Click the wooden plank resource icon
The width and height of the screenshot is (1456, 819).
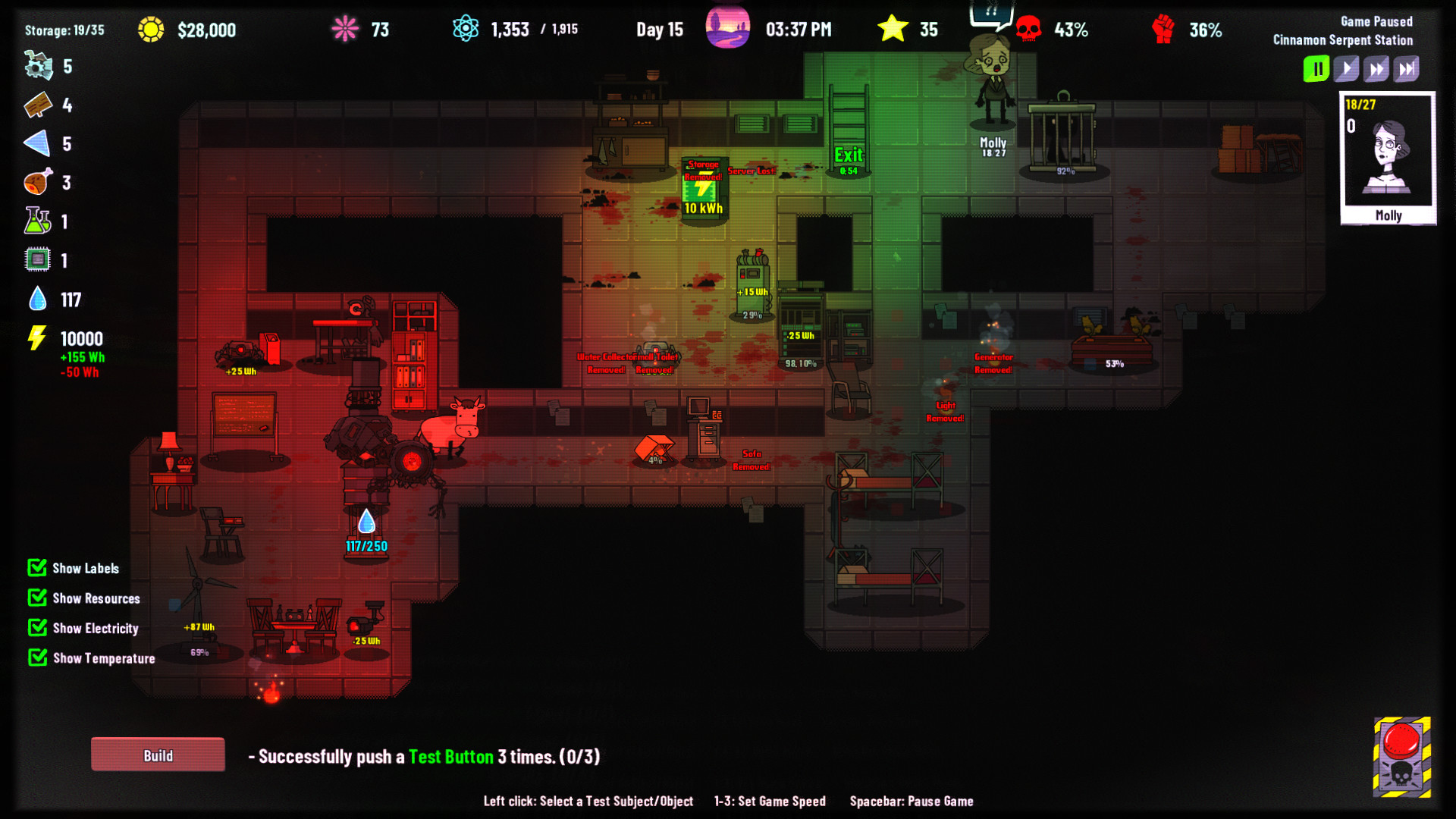(x=39, y=106)
